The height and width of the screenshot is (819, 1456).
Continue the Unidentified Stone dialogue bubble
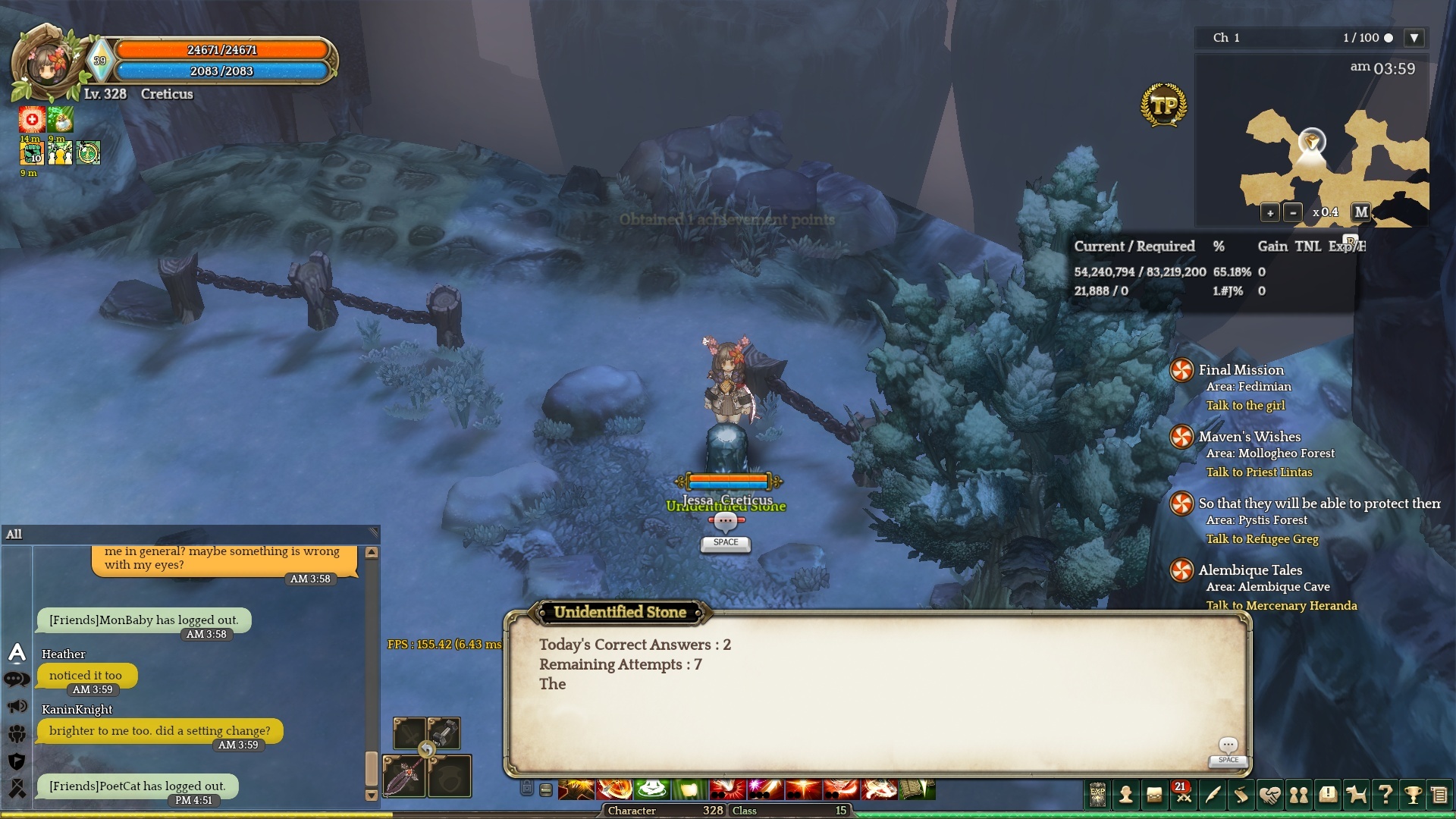1228,748
